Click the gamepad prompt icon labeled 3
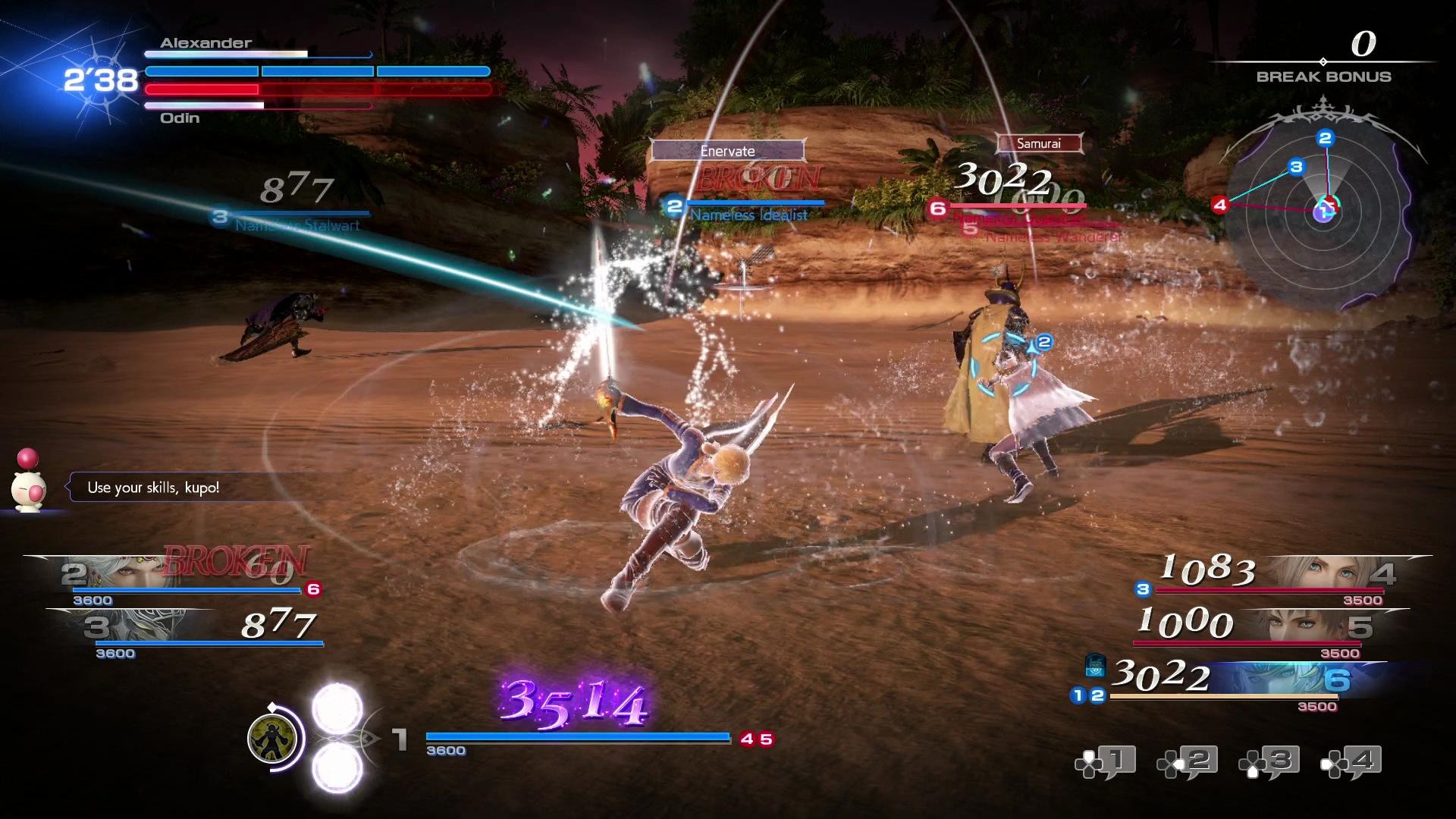 point(1268,761)
